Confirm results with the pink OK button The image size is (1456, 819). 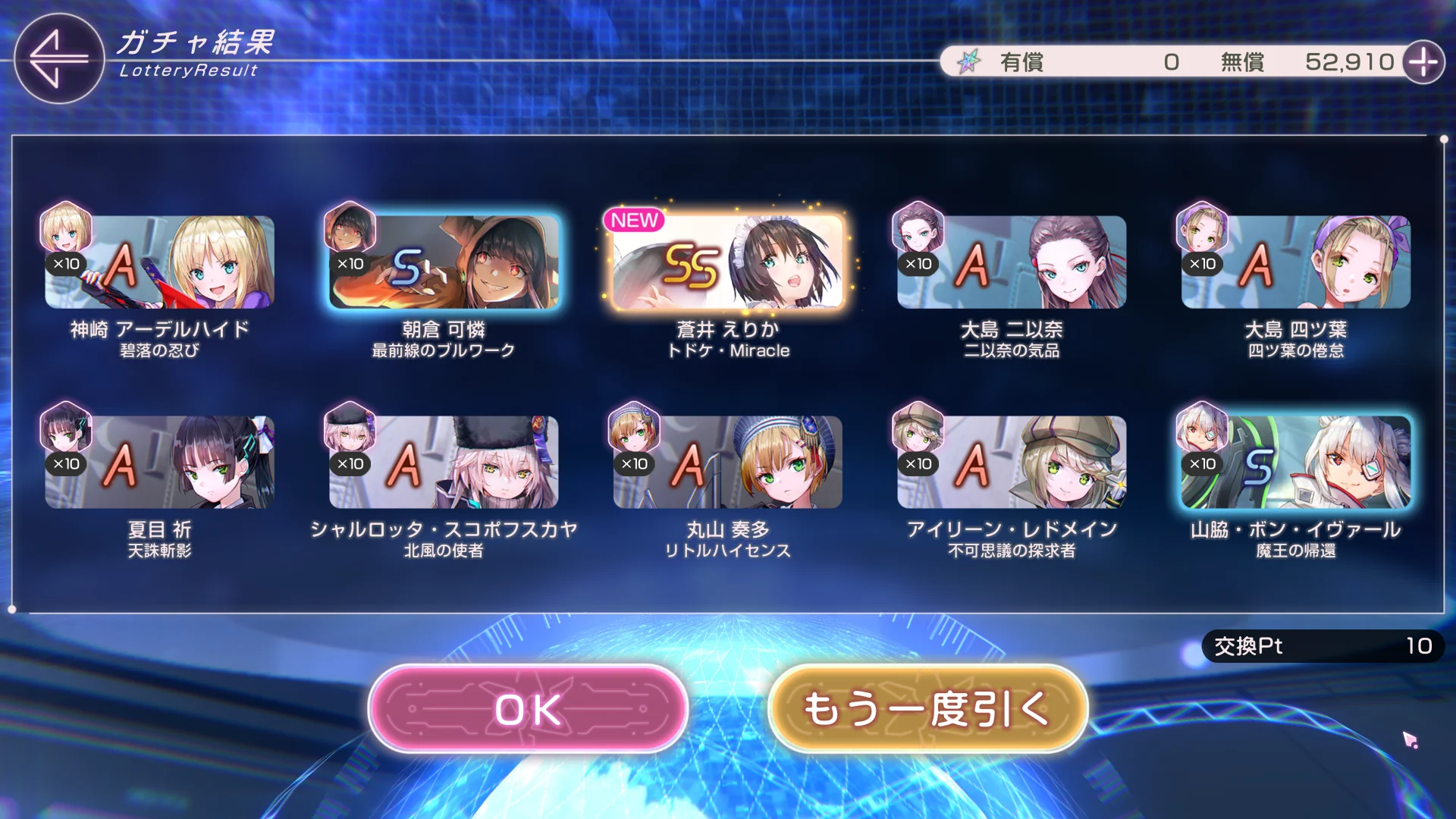pyautogui.click(x=528, y=709)
